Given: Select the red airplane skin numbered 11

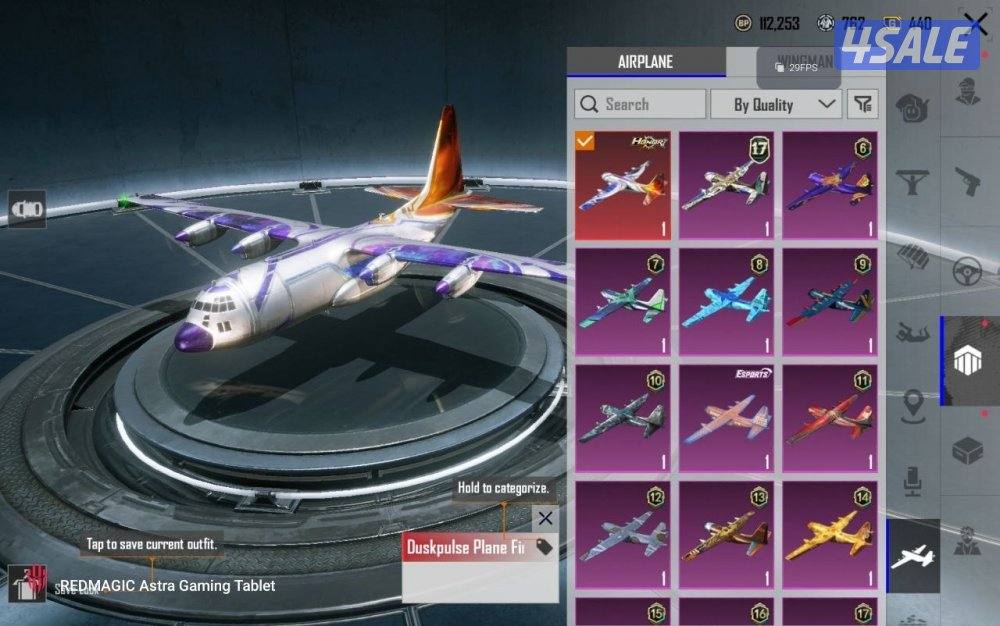Looking at the screenshot, I should coord(829,418).
